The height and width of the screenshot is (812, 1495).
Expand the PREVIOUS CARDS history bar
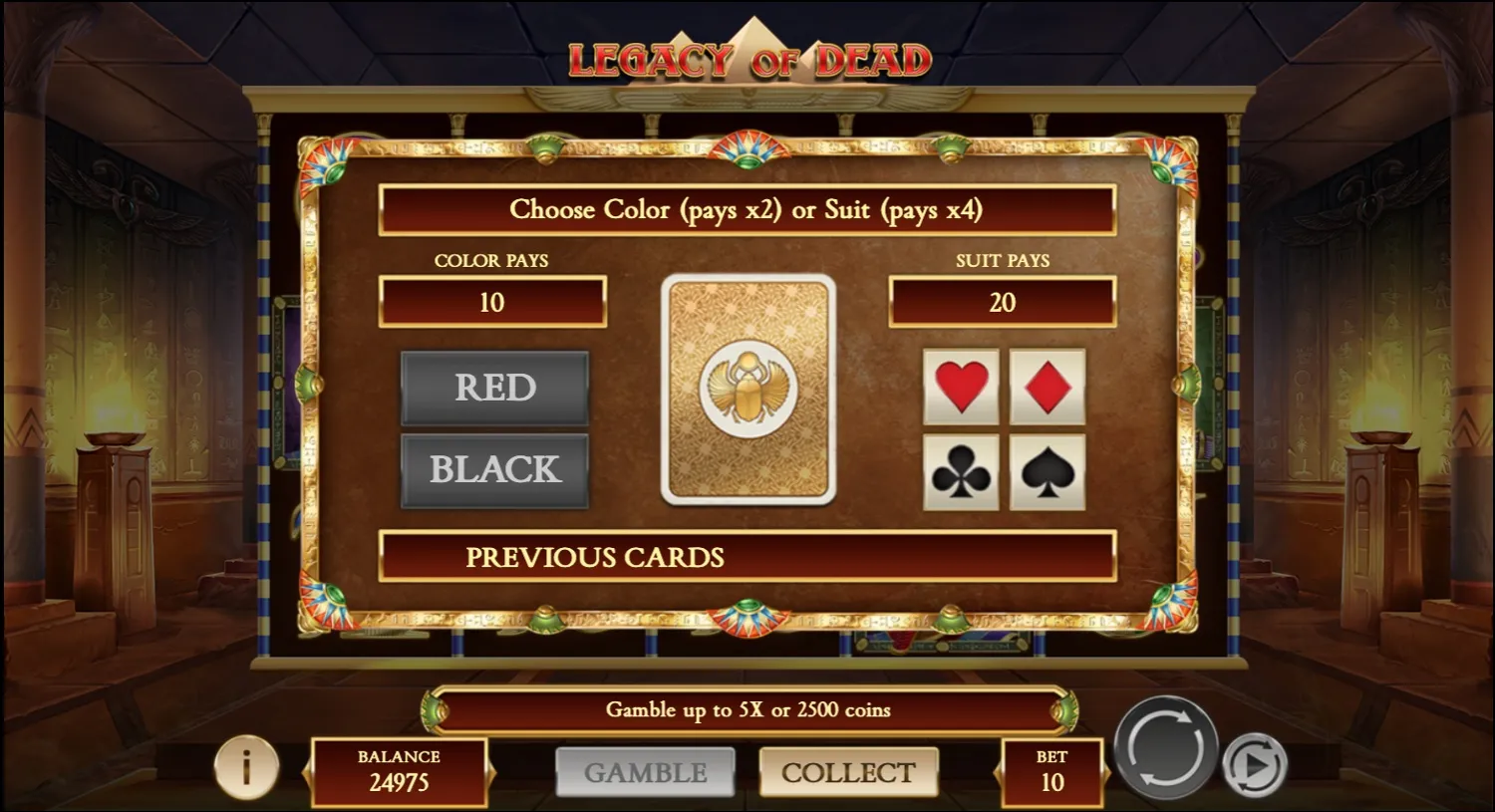[747, 558]
